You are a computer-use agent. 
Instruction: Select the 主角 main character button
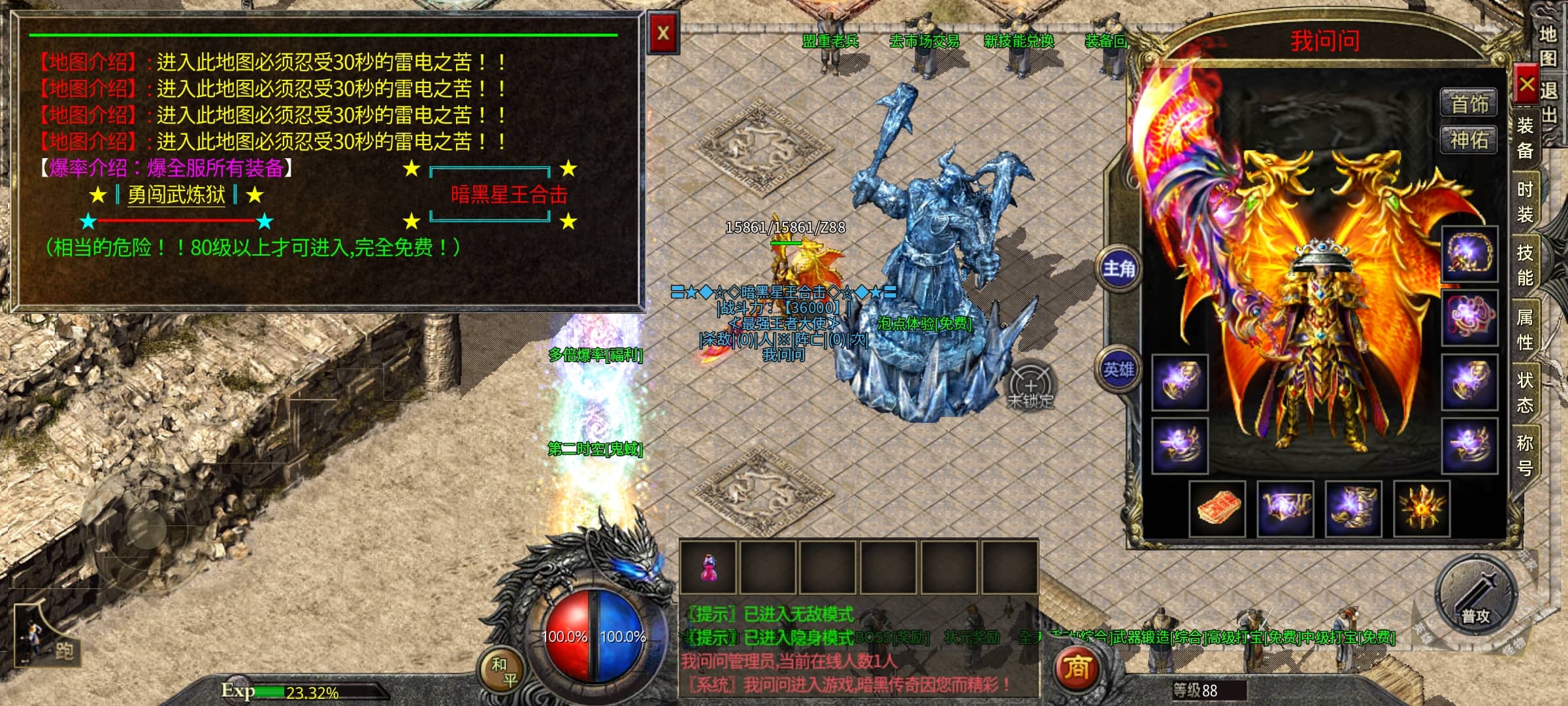[1119, 269]
